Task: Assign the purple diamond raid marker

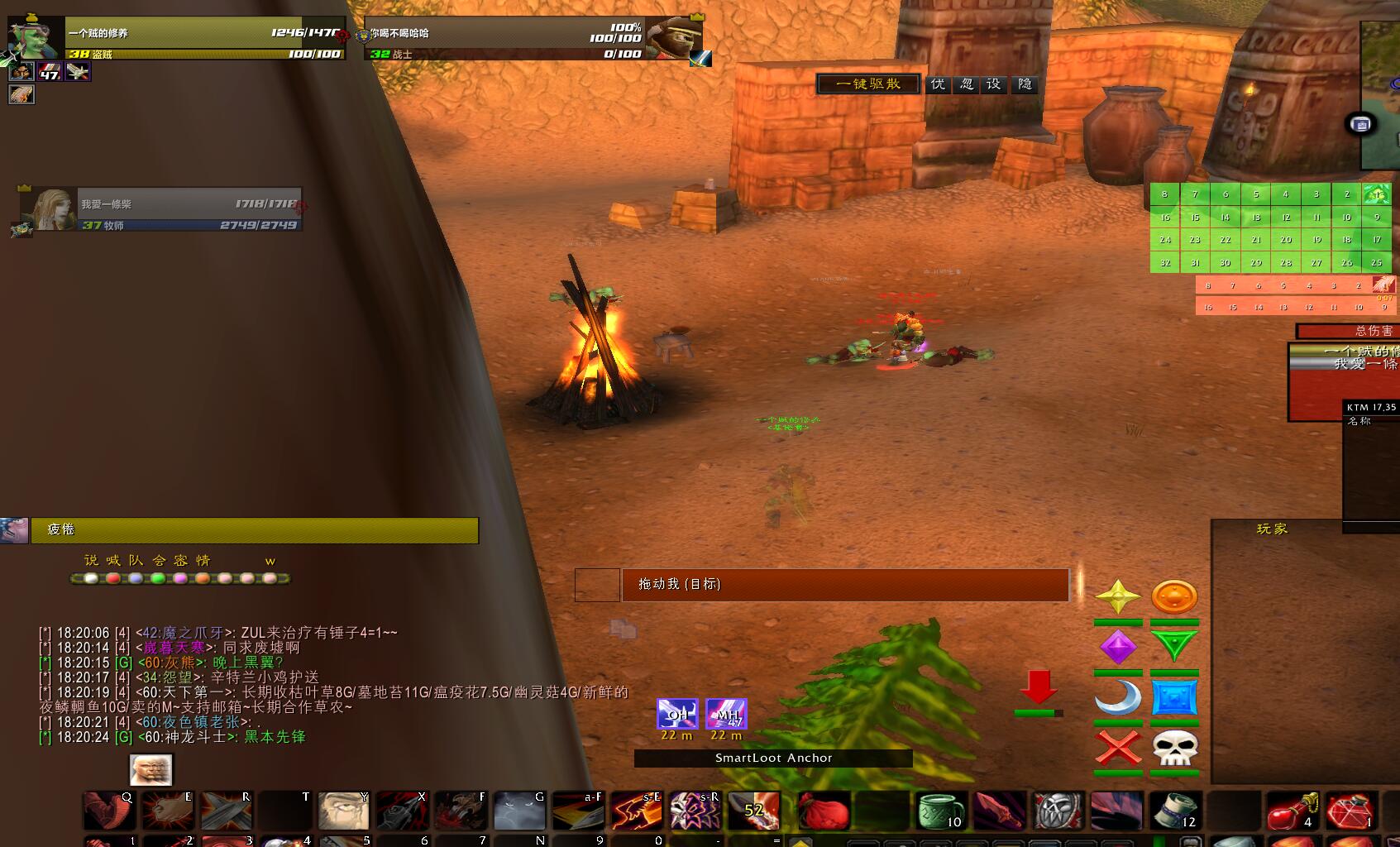Action: (1118, 647)
